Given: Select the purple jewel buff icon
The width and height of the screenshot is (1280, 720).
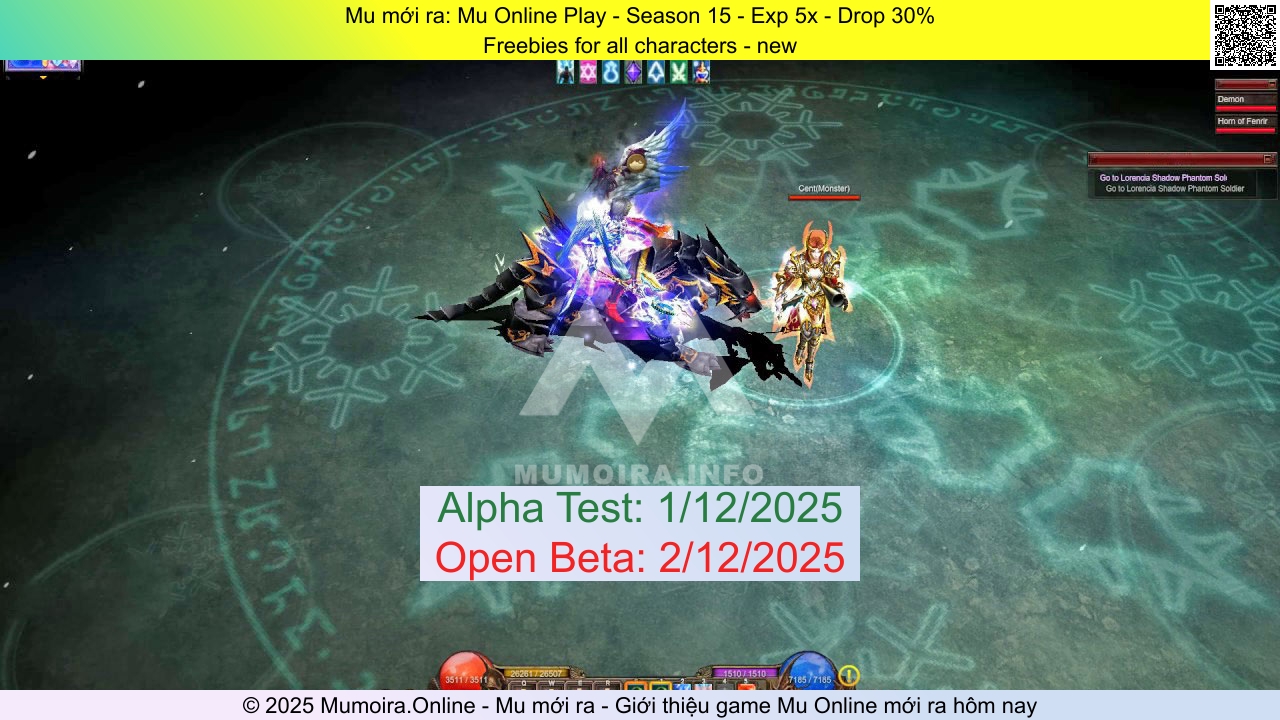Looking at the screenshot, I should coord(632,70).
